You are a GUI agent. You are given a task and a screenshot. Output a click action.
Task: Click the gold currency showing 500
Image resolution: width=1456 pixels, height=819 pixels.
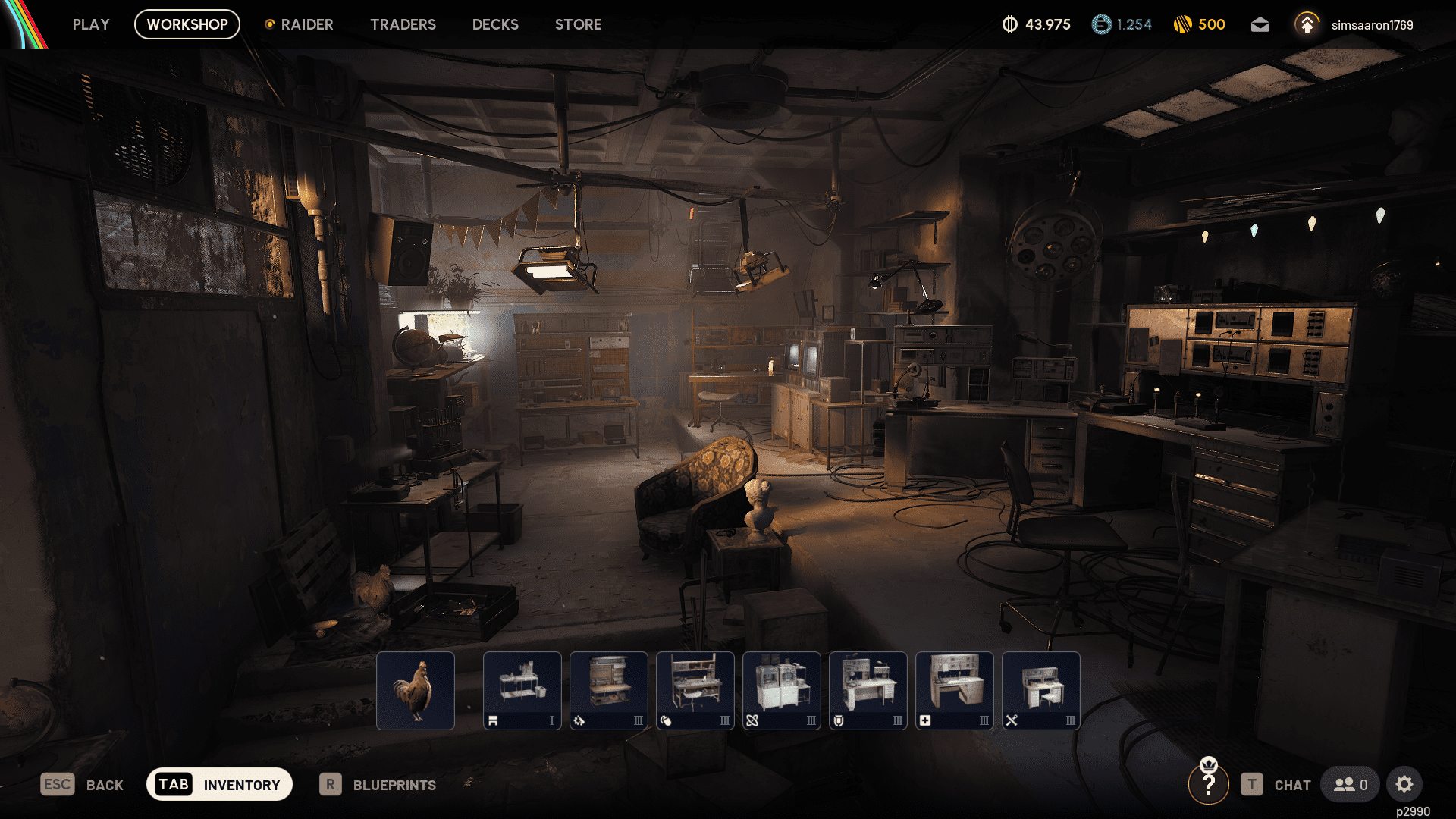pyautogui.click(x=1200, y=24)
